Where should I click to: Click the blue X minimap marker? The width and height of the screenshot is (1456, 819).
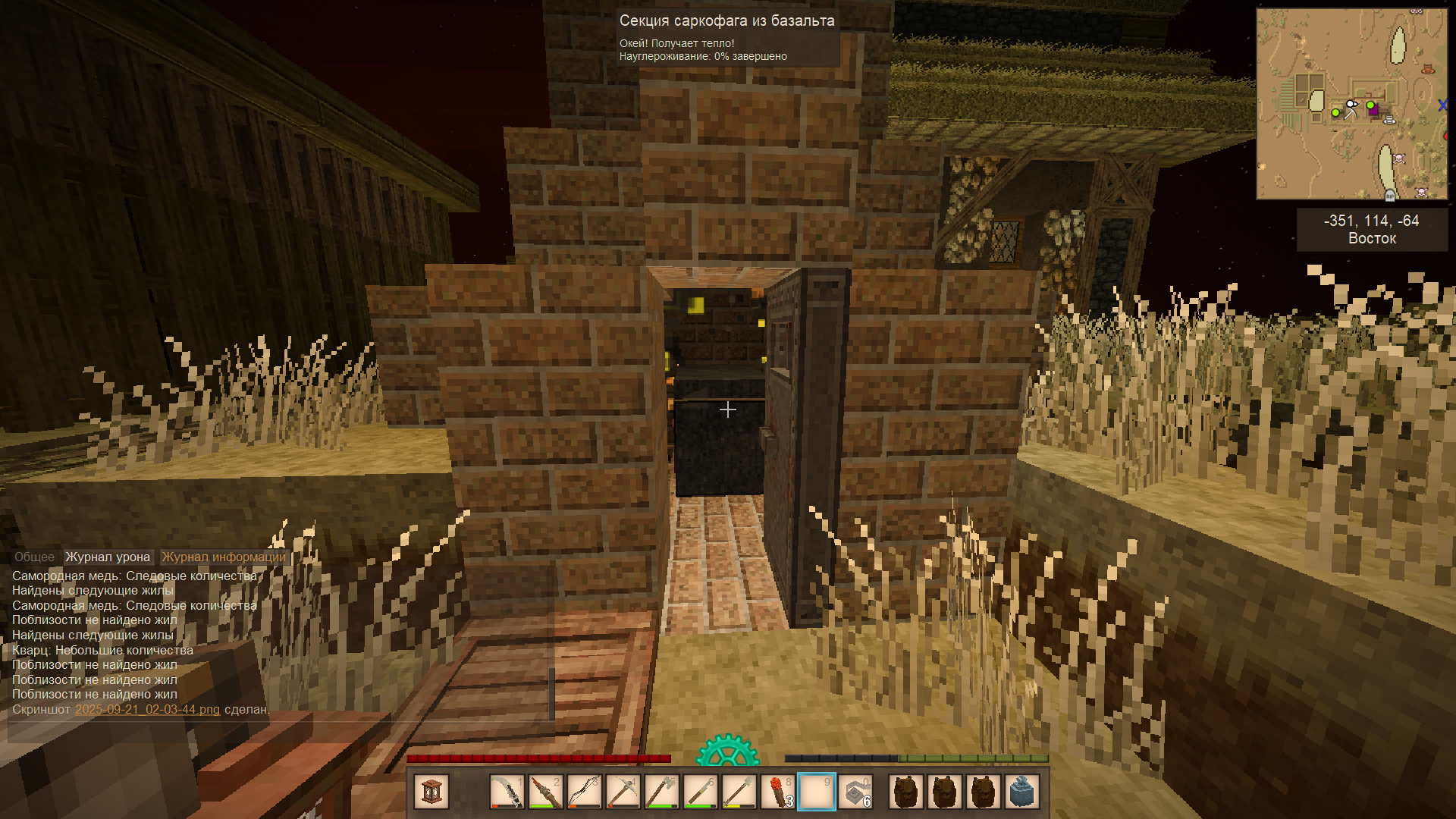pyautogui.click(x=1442, y=105)
